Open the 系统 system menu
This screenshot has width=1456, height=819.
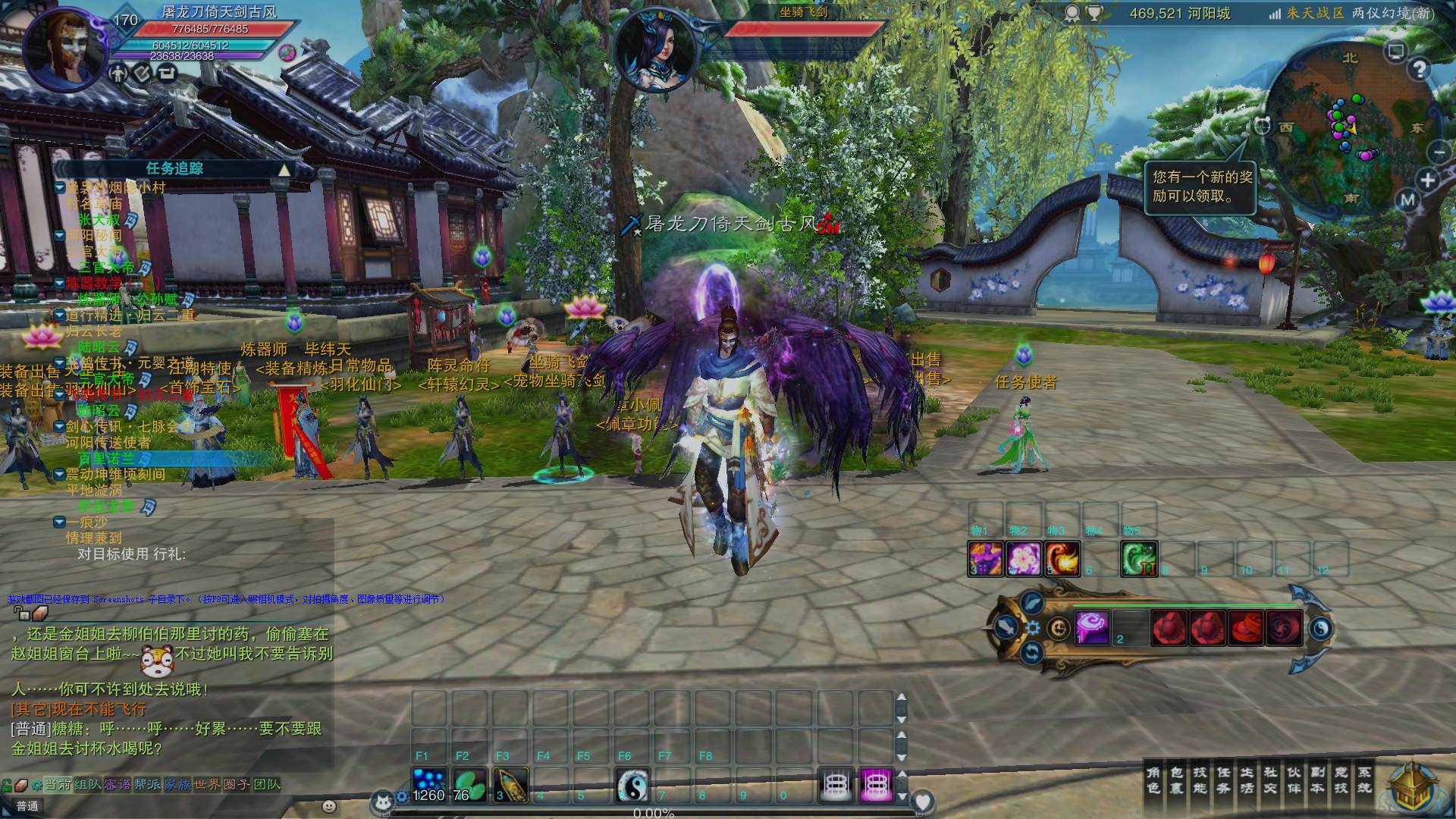point(1364,780)
